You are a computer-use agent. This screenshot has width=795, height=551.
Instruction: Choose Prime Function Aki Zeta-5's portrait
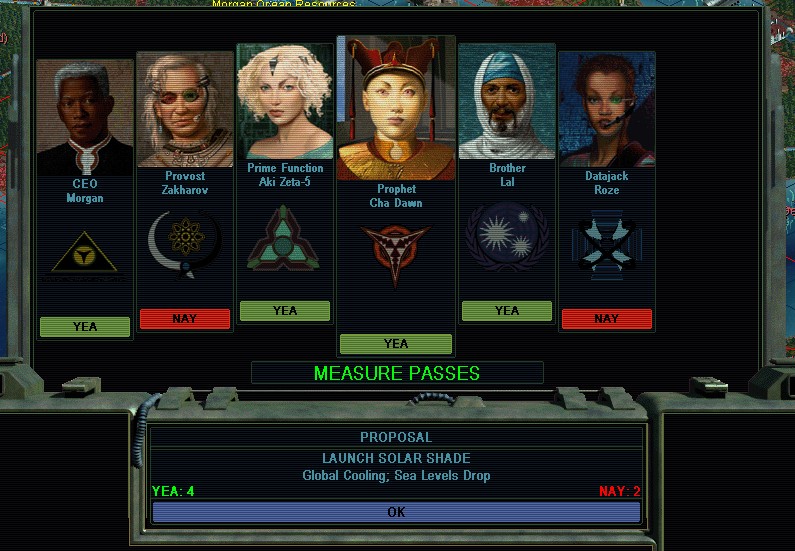(285, 102)
